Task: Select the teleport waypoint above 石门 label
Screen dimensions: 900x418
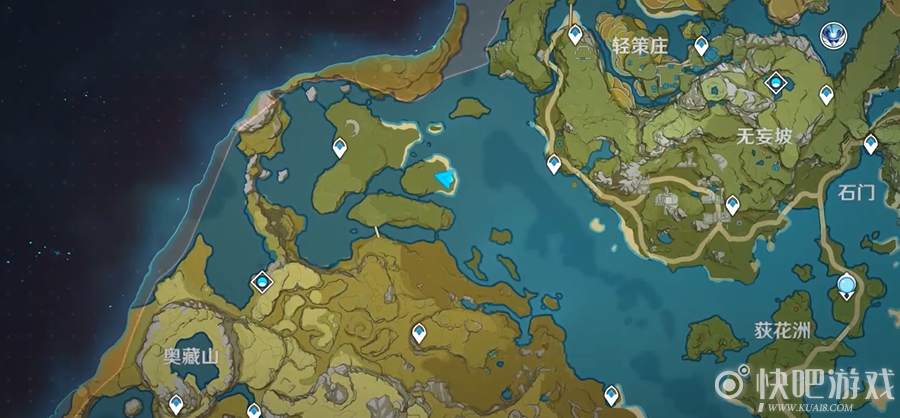Action: (871, 143)
